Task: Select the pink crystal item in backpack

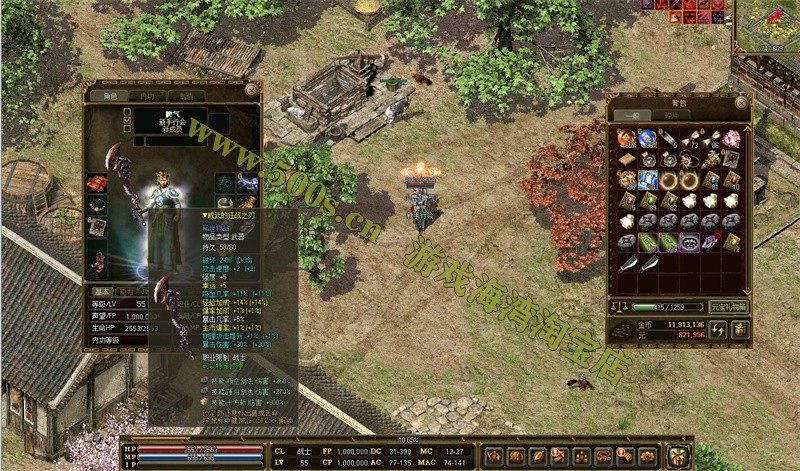Action: [731, 137]
